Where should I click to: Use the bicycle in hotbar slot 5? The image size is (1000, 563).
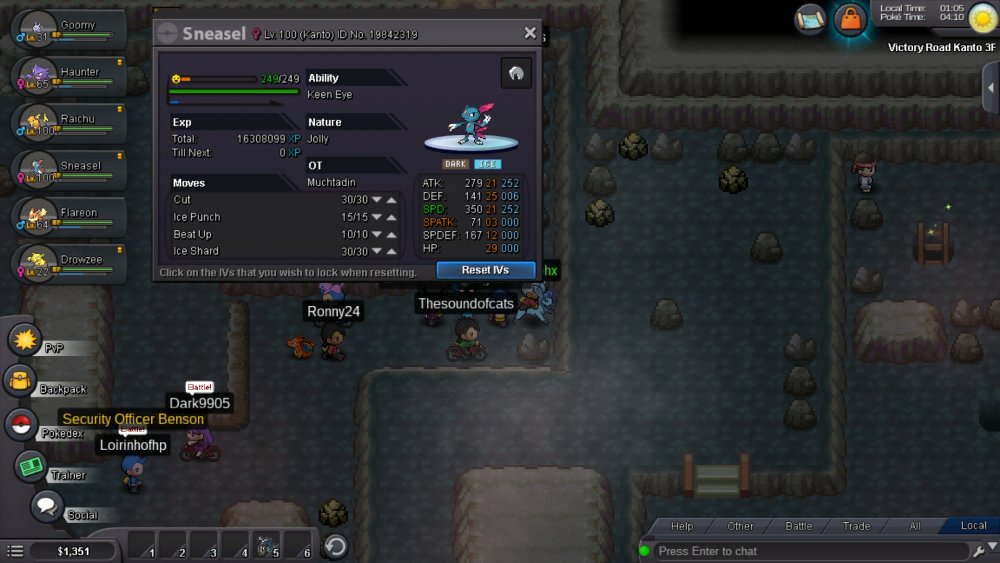pyautogui.click(x=265, y=546)
